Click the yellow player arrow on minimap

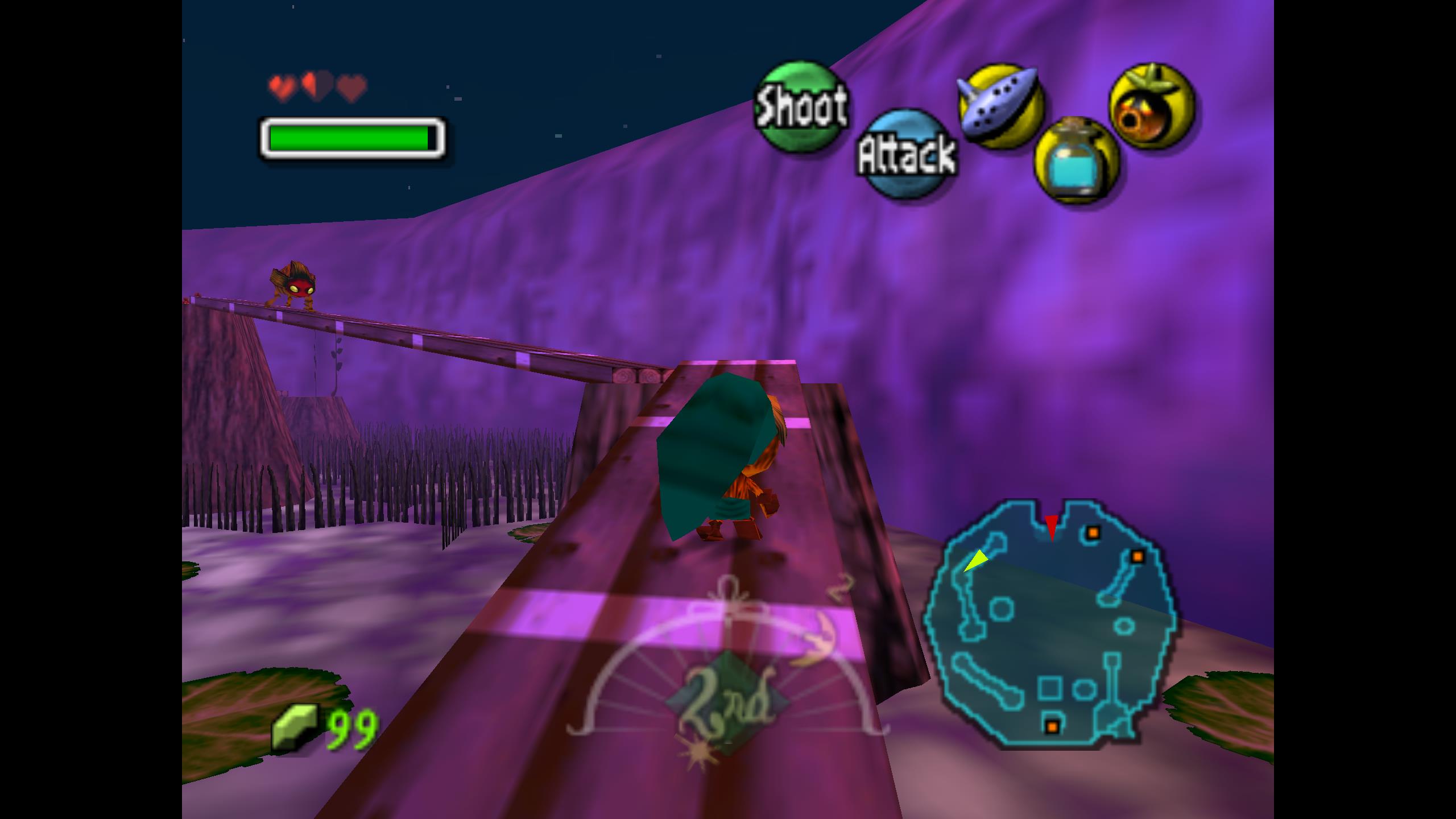tap(975, 560)
